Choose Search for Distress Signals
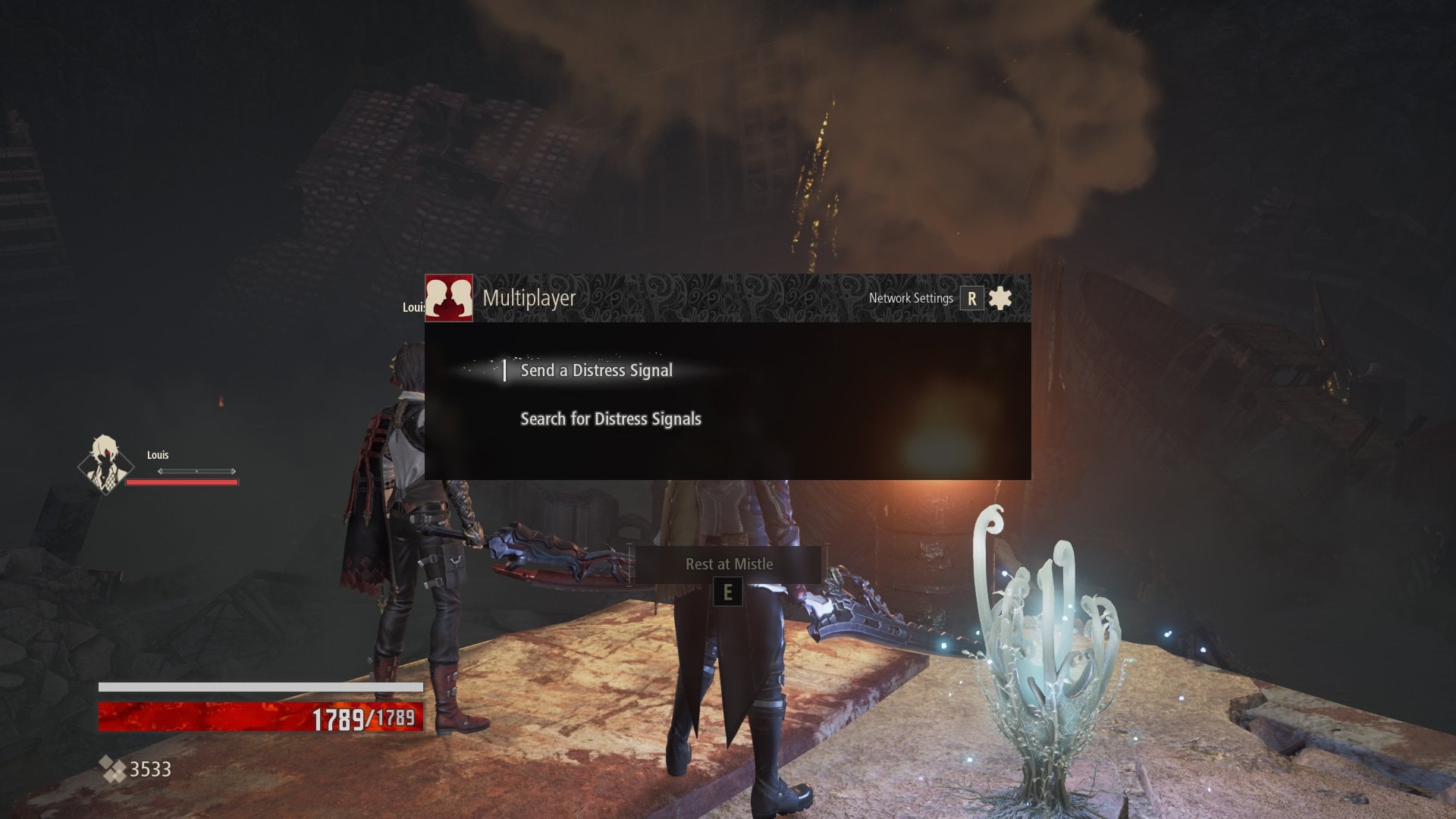The image size is (1456, 819). [x=610, y=419]
